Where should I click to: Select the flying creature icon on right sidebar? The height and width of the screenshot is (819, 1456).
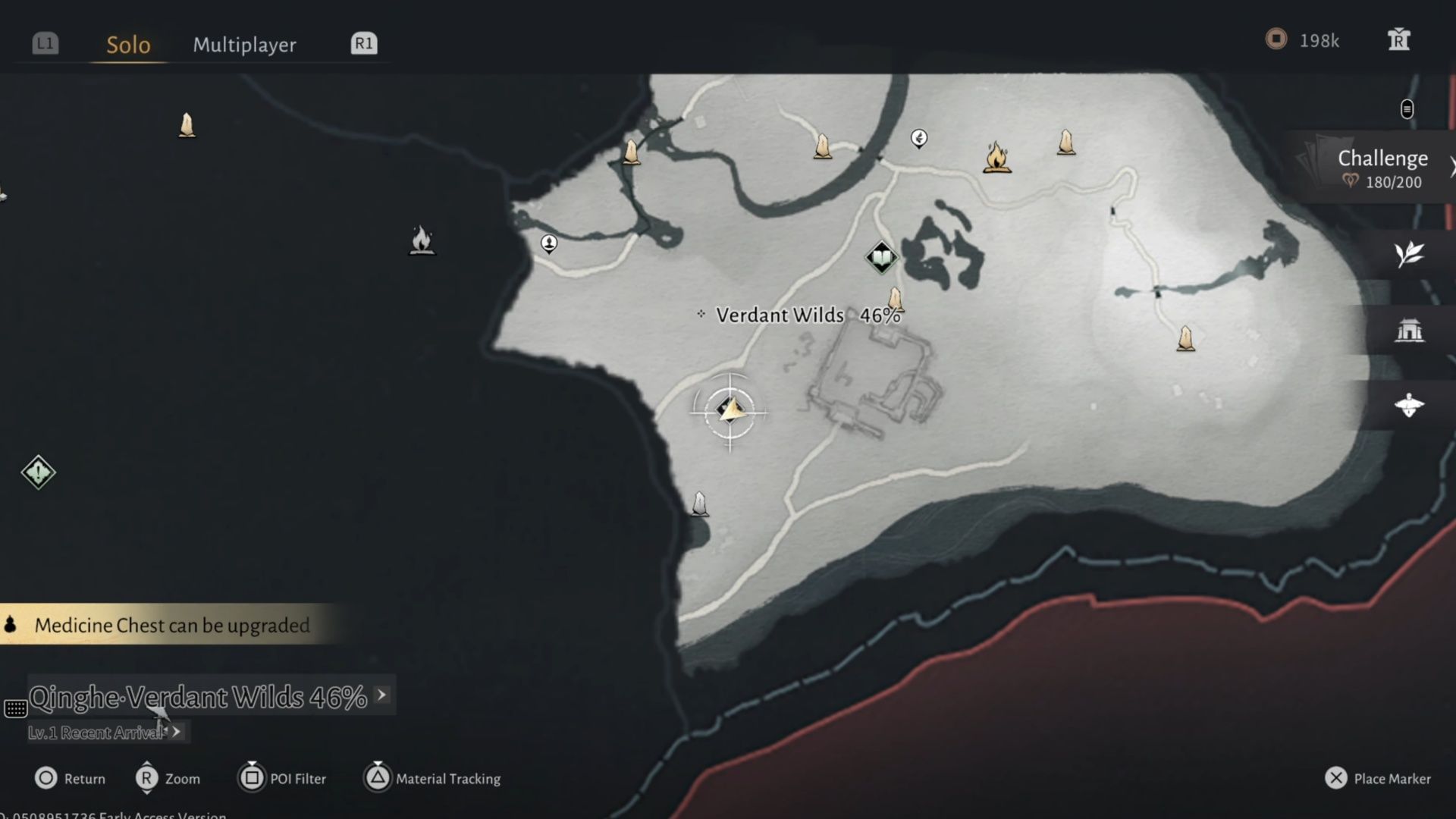1408,404
